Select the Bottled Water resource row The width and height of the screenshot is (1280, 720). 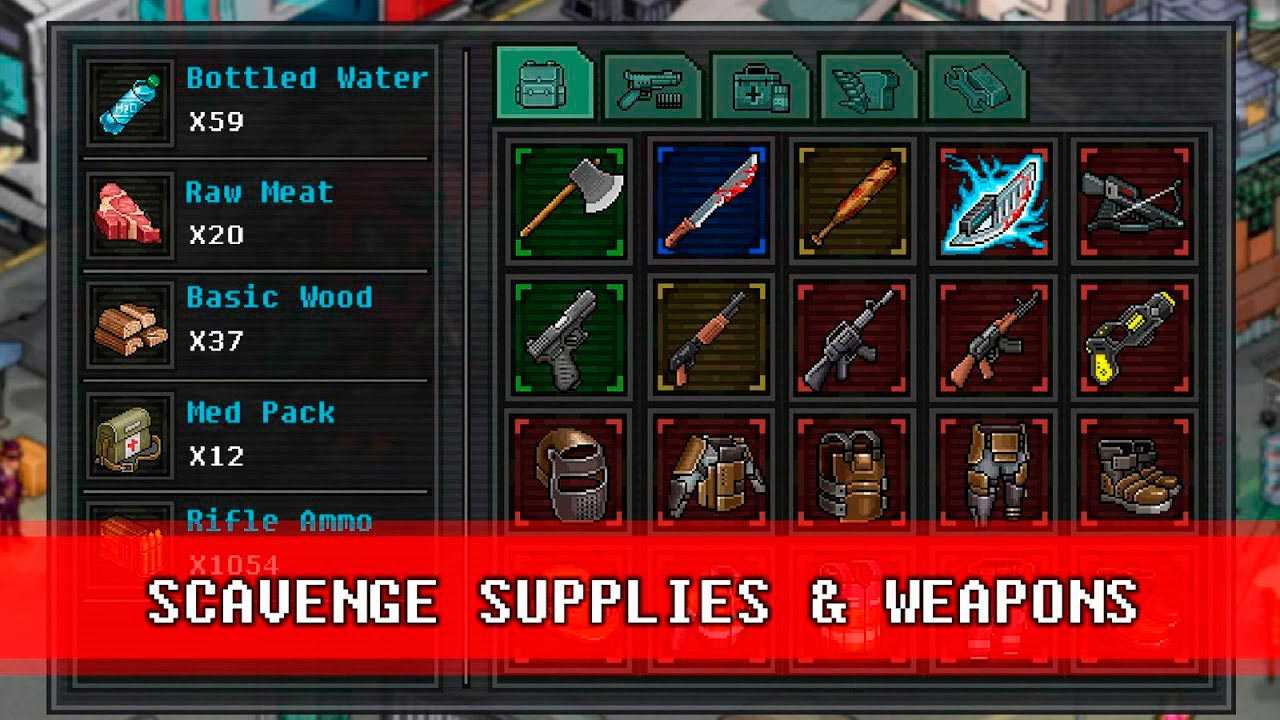pyautogui.click(x=258, y=100)
